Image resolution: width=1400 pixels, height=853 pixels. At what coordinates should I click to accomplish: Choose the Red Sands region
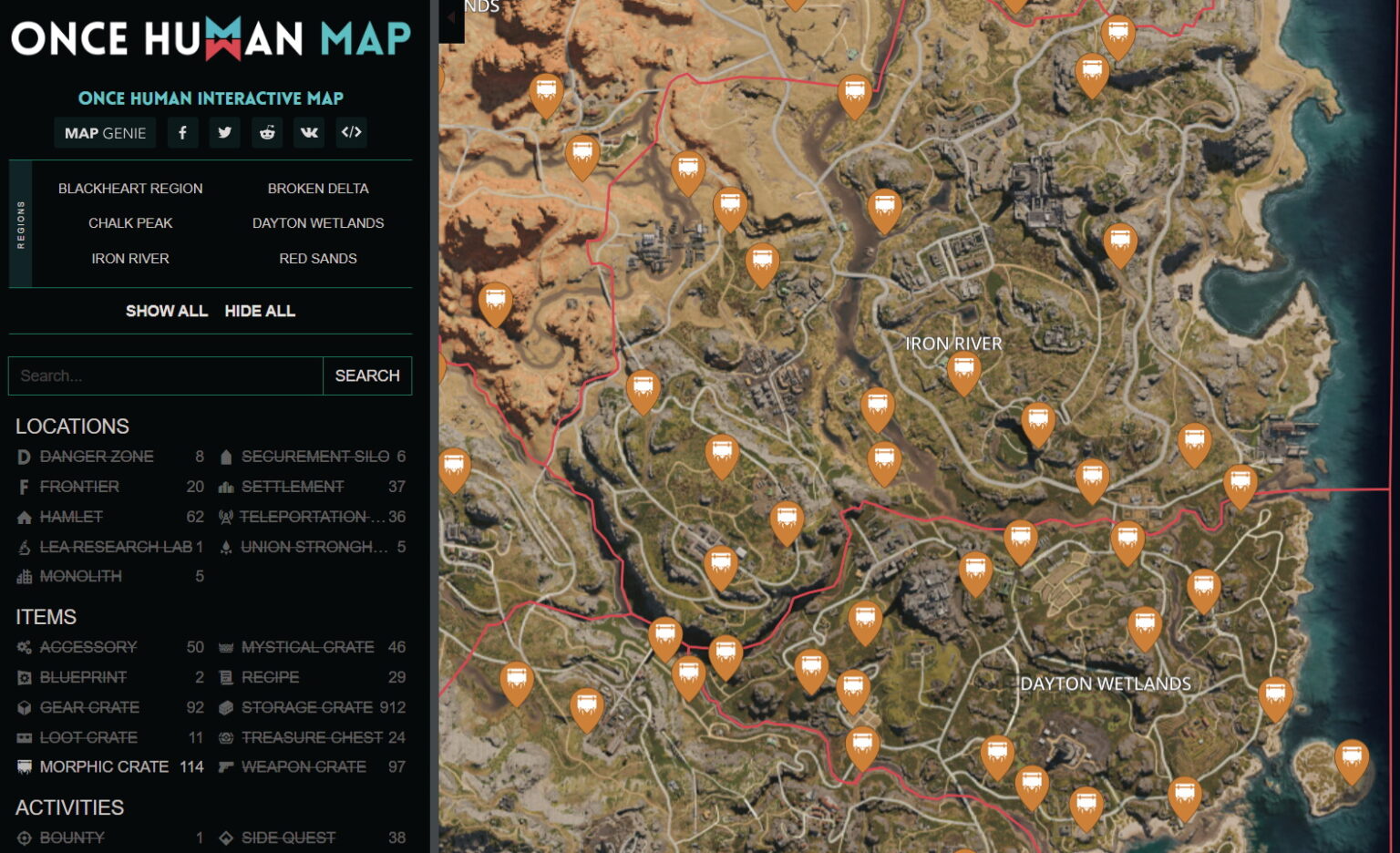[x=318, y=259]
